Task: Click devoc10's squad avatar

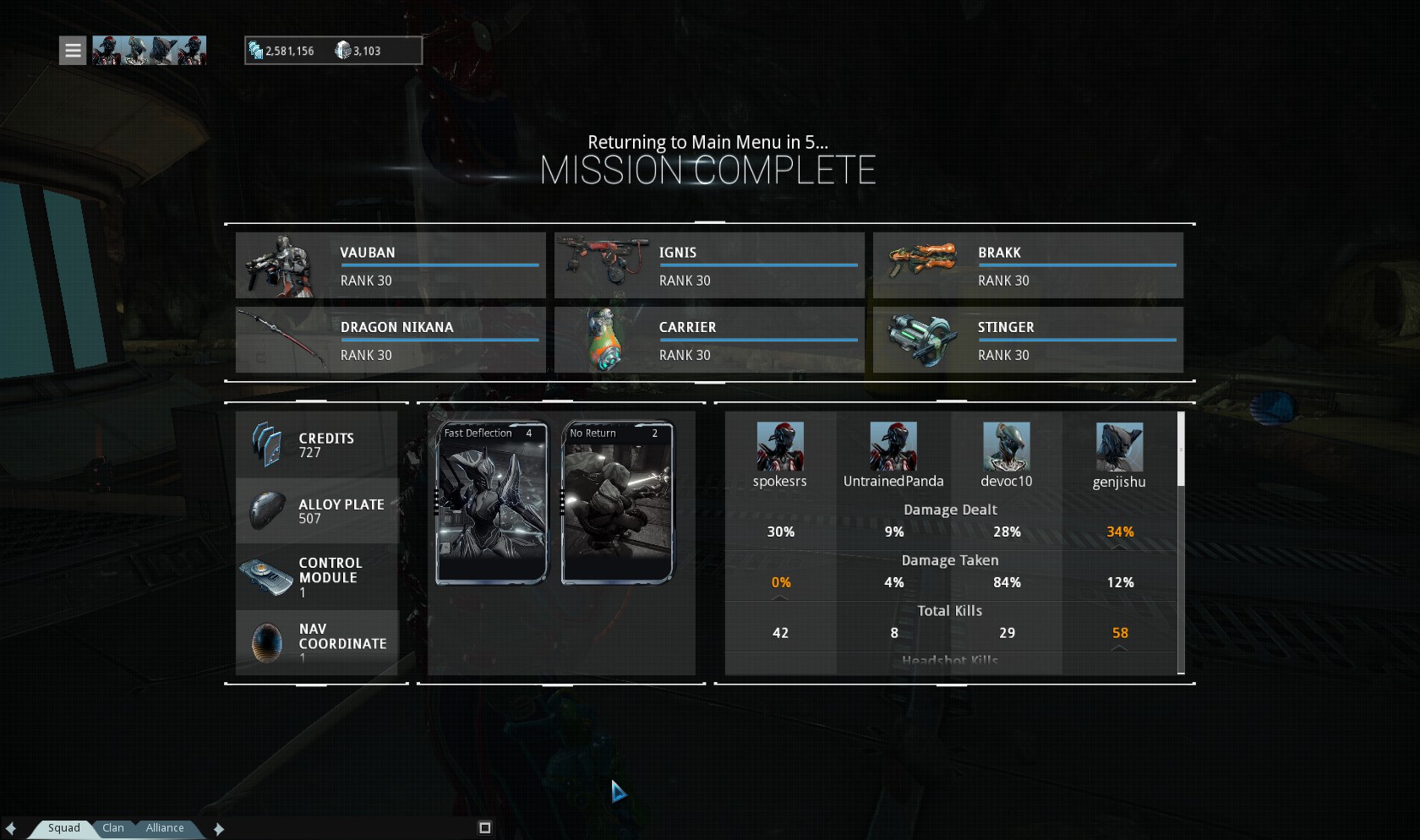Action: pyautogui.click(x=1006, y=446)
